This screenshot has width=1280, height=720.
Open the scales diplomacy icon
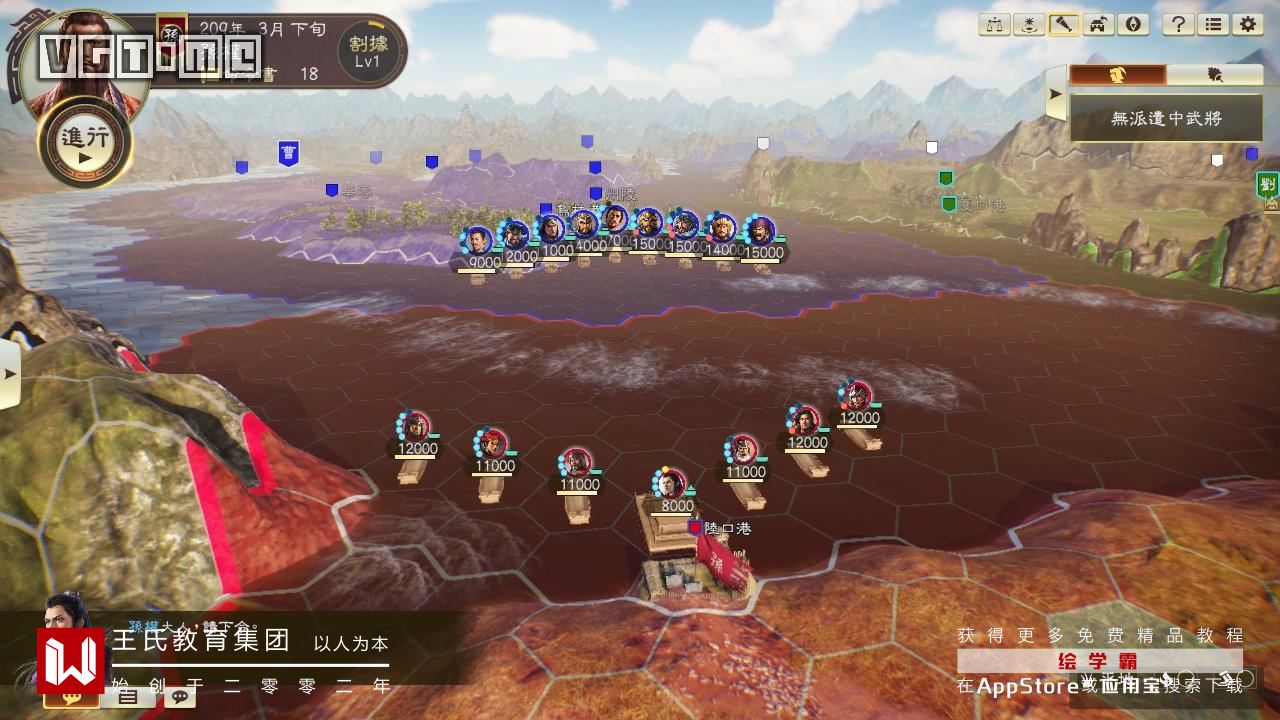tap(994, 24)
